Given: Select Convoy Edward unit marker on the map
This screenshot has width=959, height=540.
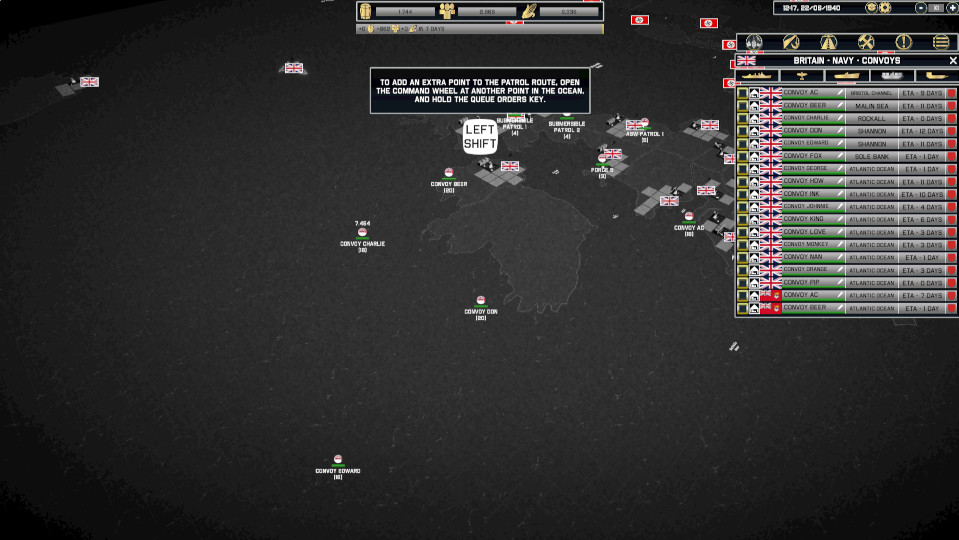Looking at the screenshot, I should tap(338, 460).
